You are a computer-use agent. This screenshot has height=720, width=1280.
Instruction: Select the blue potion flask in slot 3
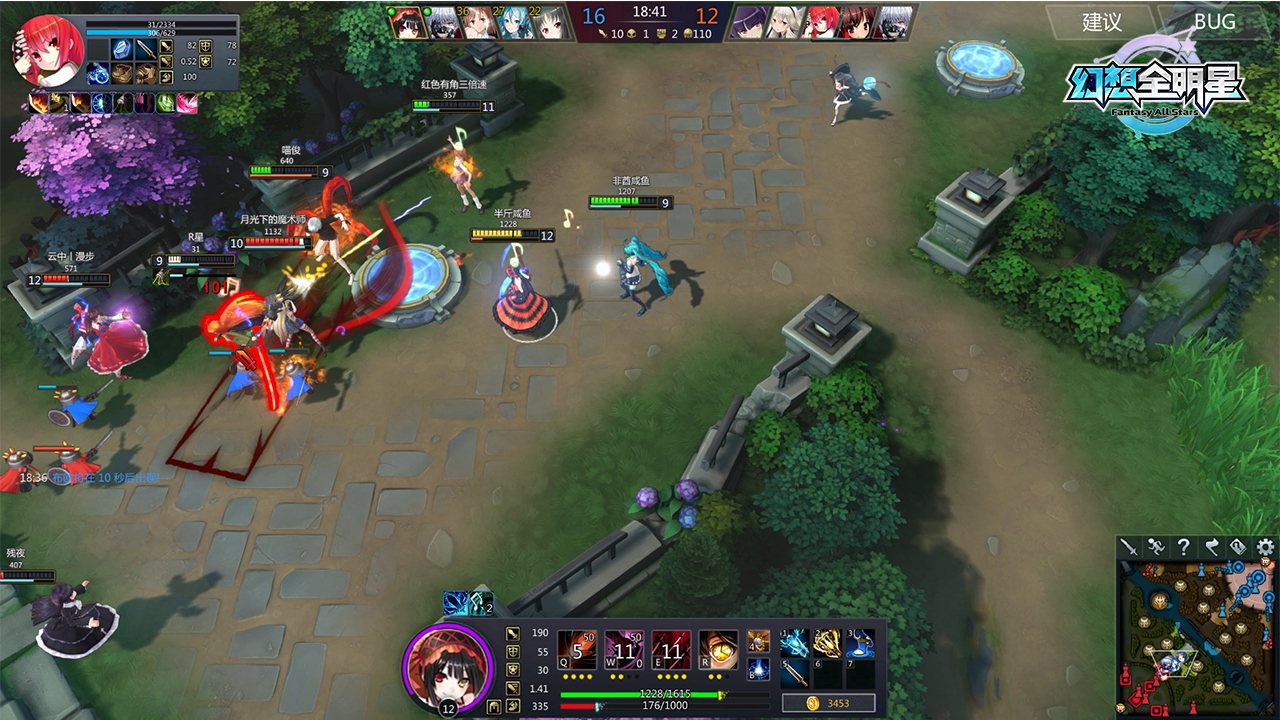pos(859,643)
